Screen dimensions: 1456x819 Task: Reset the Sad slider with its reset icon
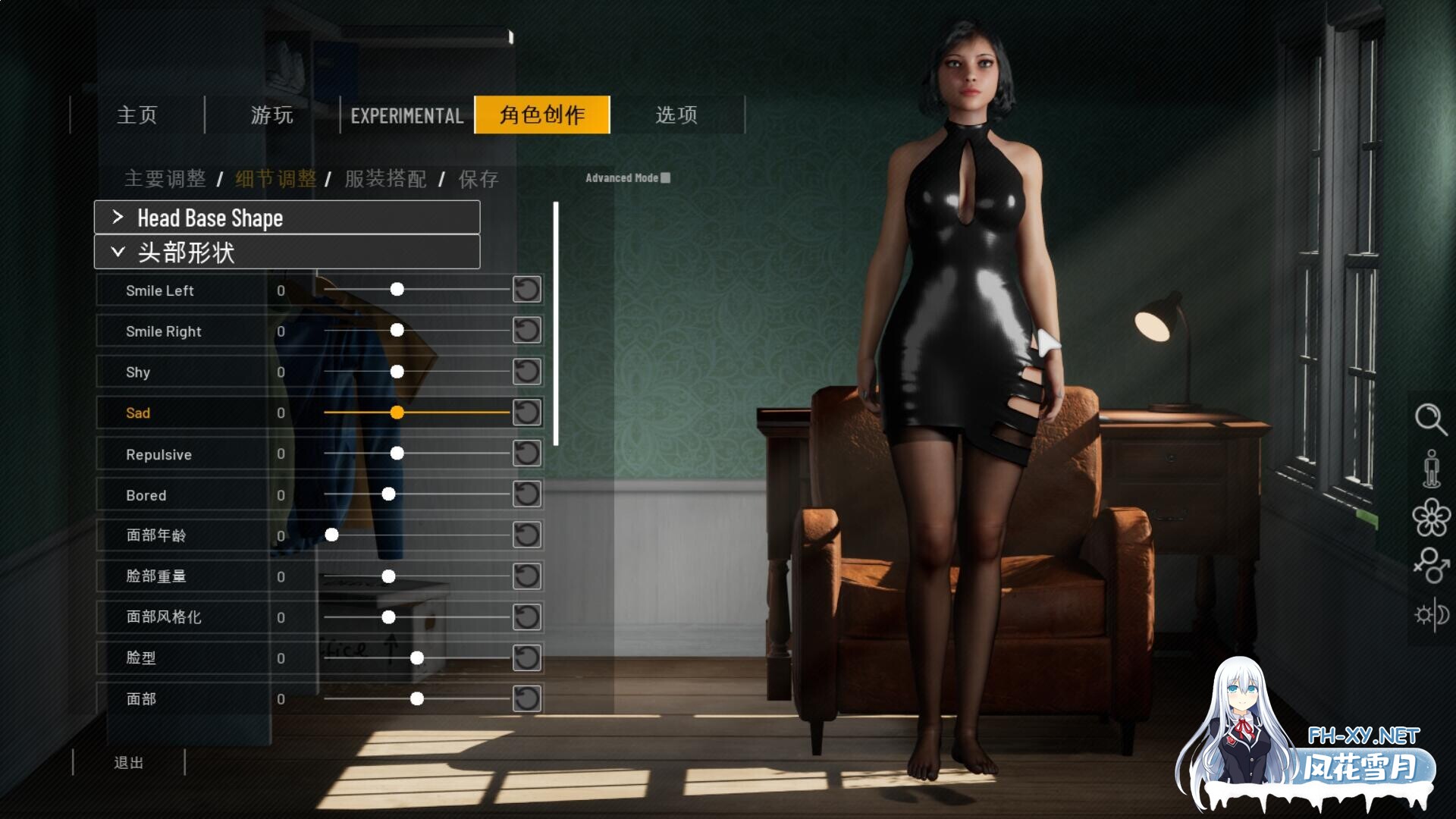[x=527, y=413]
